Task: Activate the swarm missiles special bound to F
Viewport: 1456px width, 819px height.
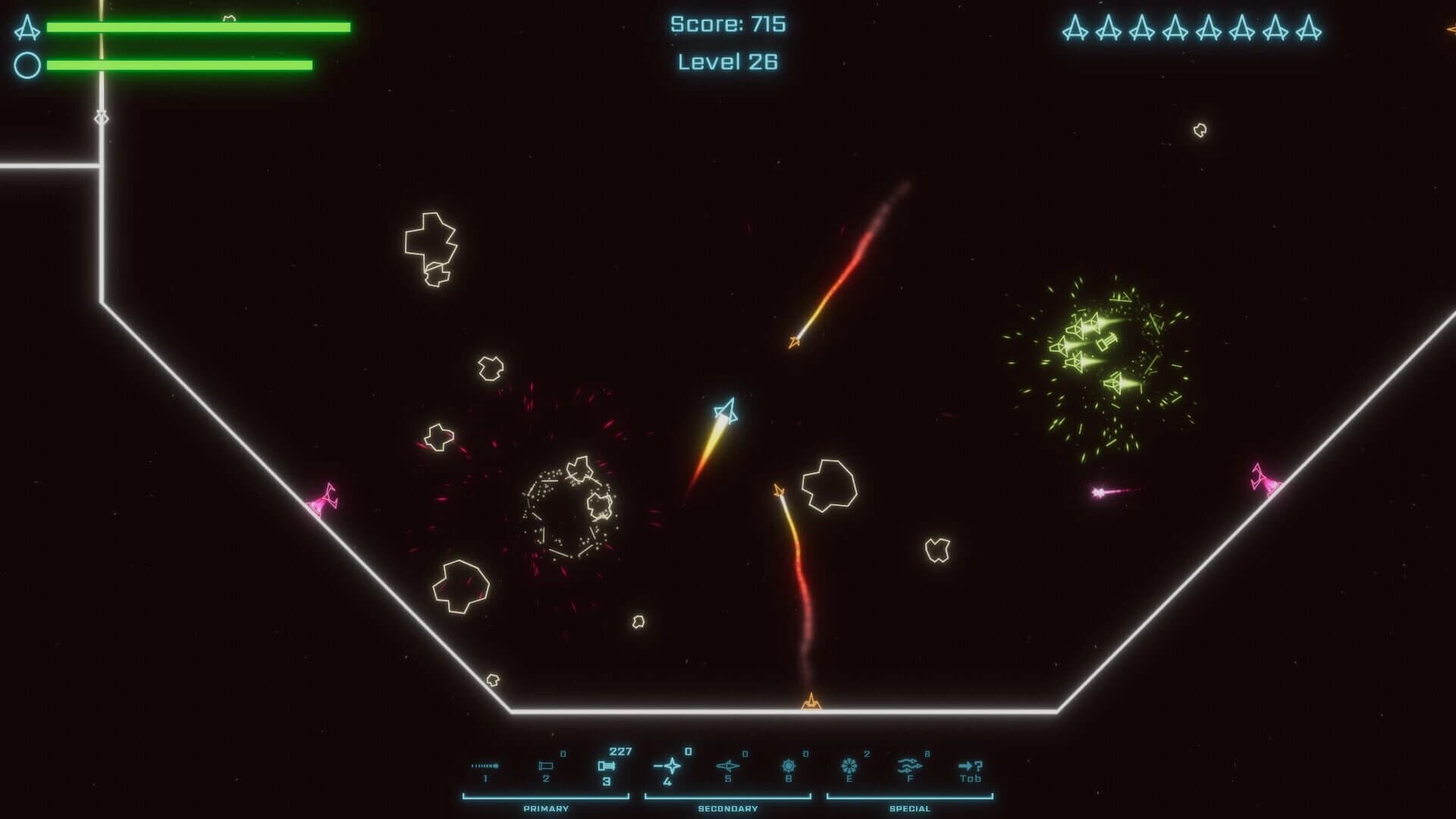Action: click(912, 765)
